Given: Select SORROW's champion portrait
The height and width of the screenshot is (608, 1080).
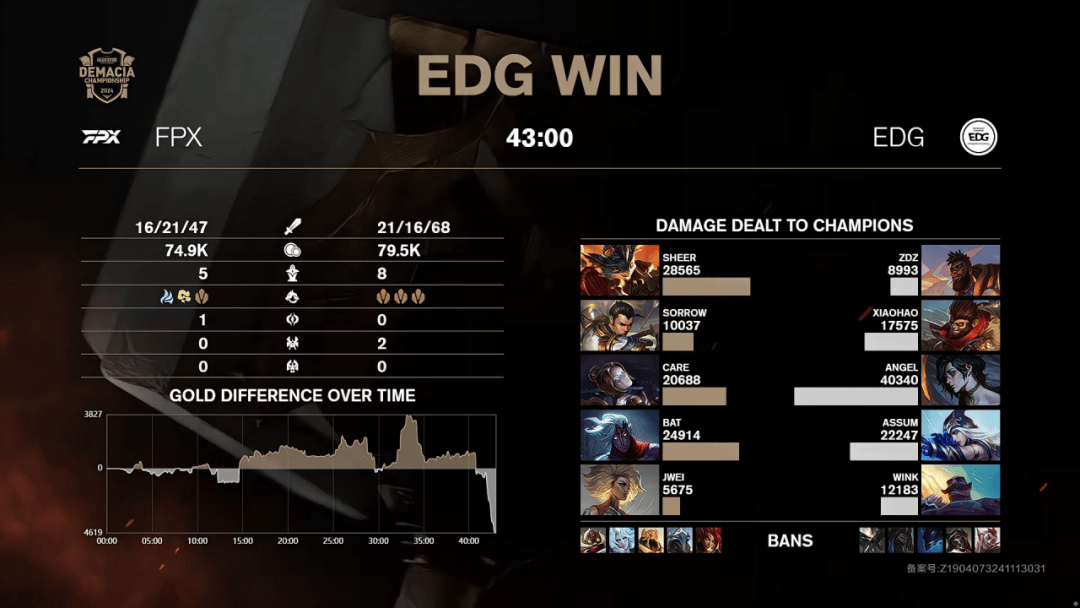Looking at the screenshot, I should tap(620, 325).
